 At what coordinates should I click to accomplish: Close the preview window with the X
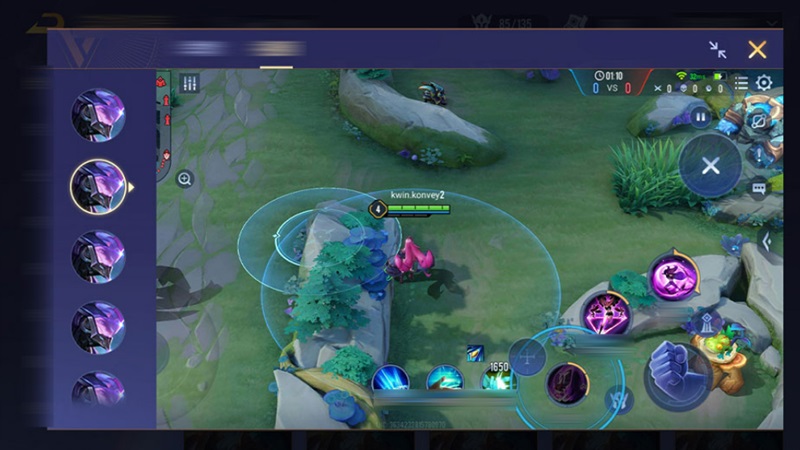coord(757,49)
